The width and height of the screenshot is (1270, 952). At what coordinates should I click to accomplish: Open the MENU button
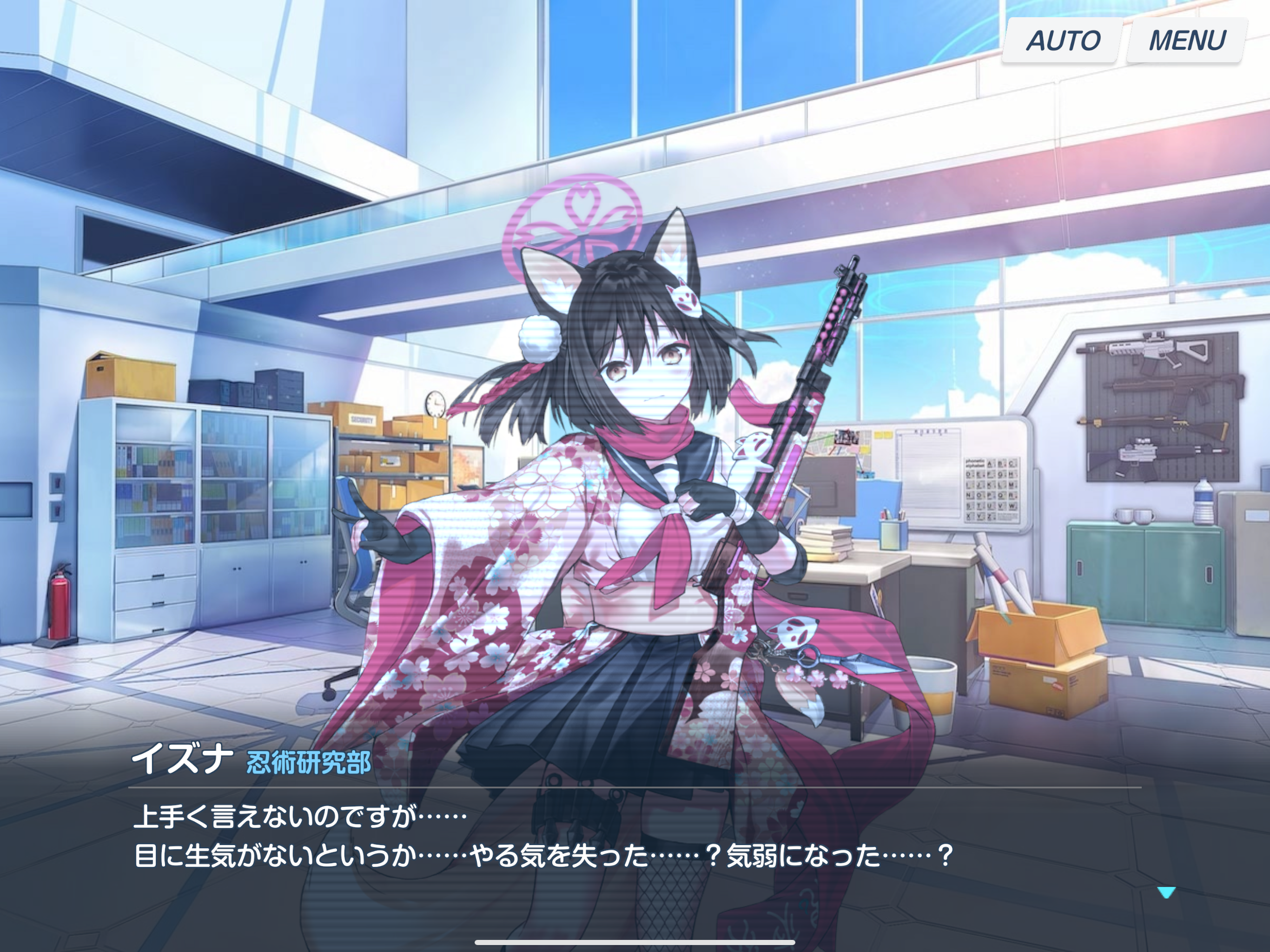(x=1187, y=40)
